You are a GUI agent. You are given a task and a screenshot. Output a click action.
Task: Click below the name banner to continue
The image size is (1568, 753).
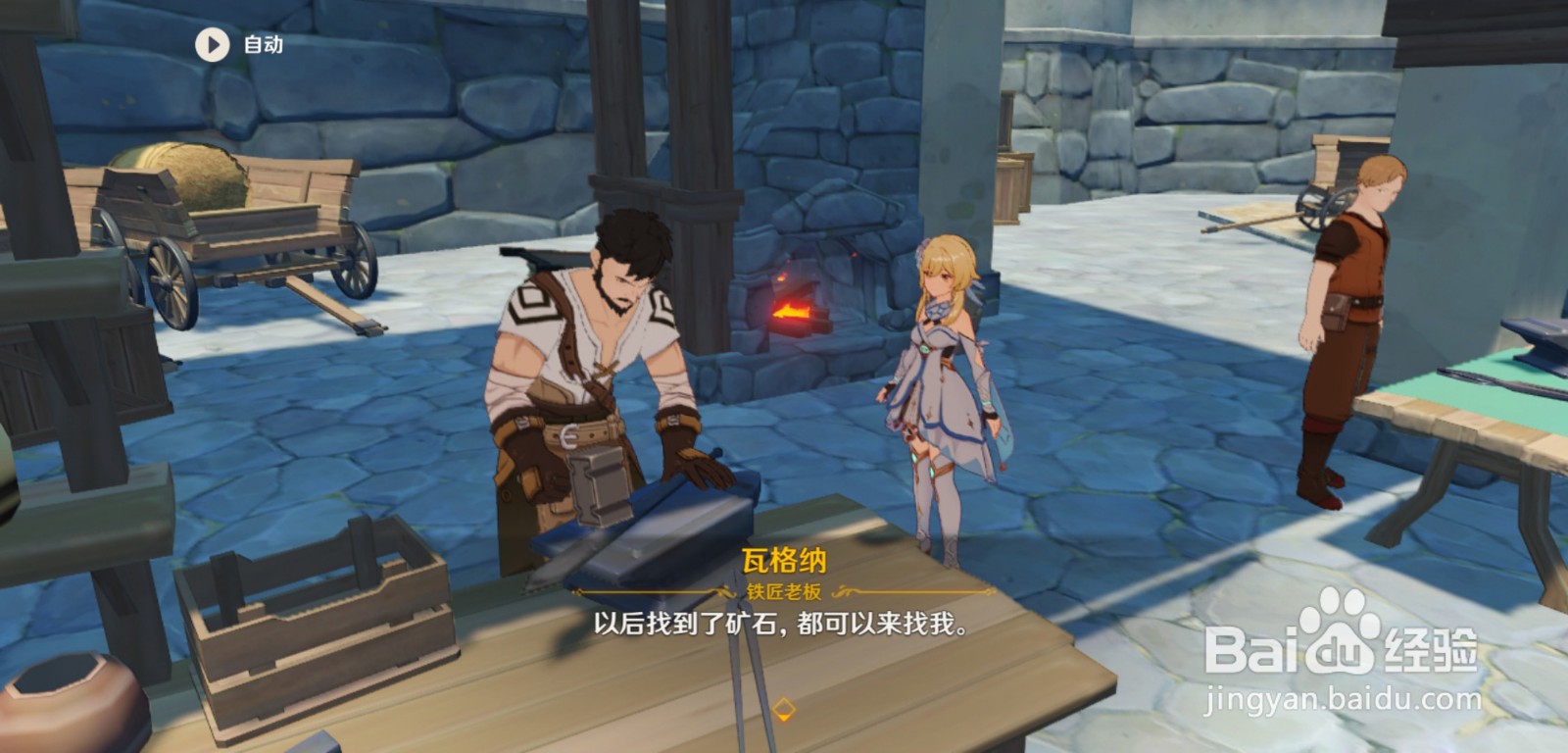tap(784, 627)
